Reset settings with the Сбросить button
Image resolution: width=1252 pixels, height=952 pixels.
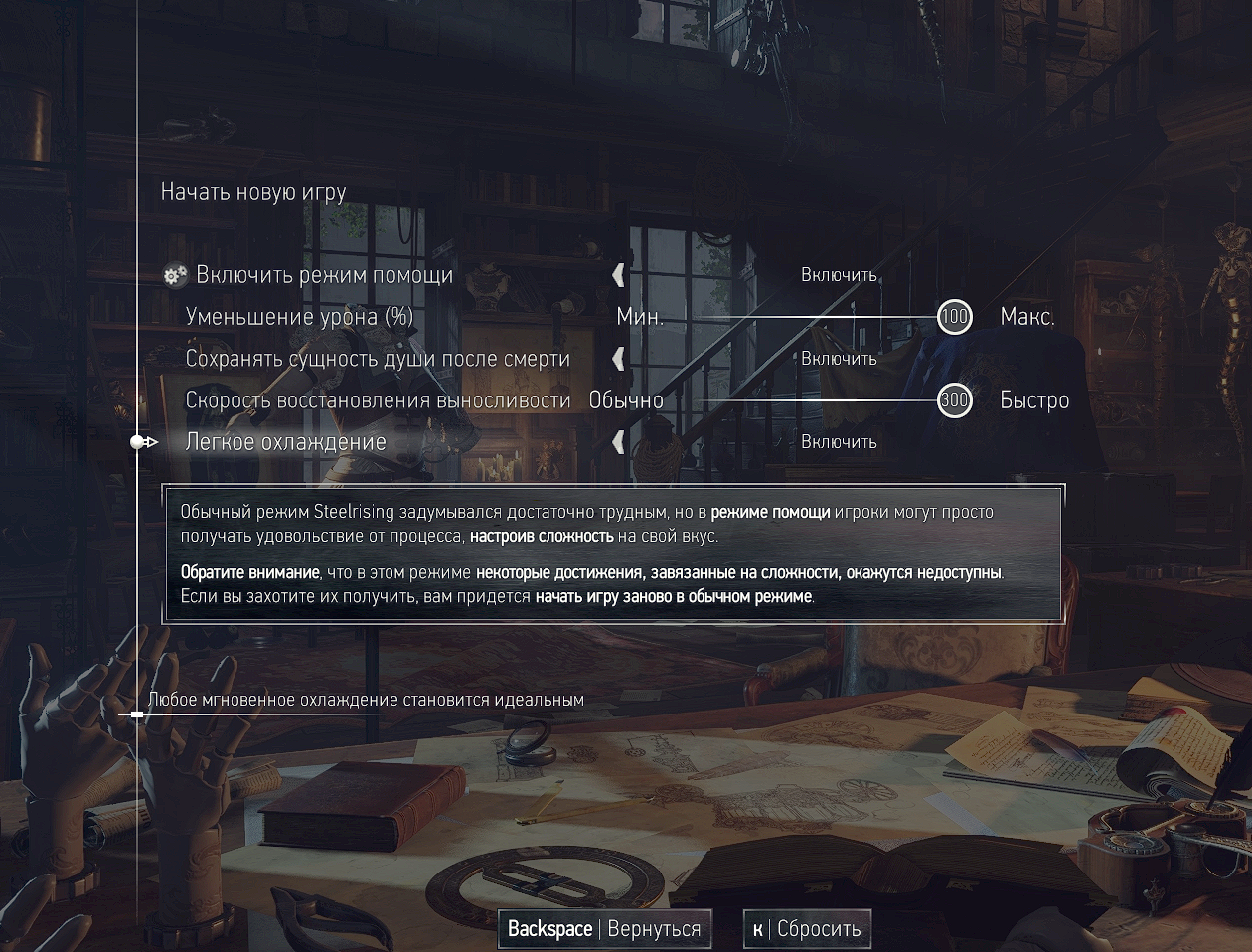tap(807, 929)
